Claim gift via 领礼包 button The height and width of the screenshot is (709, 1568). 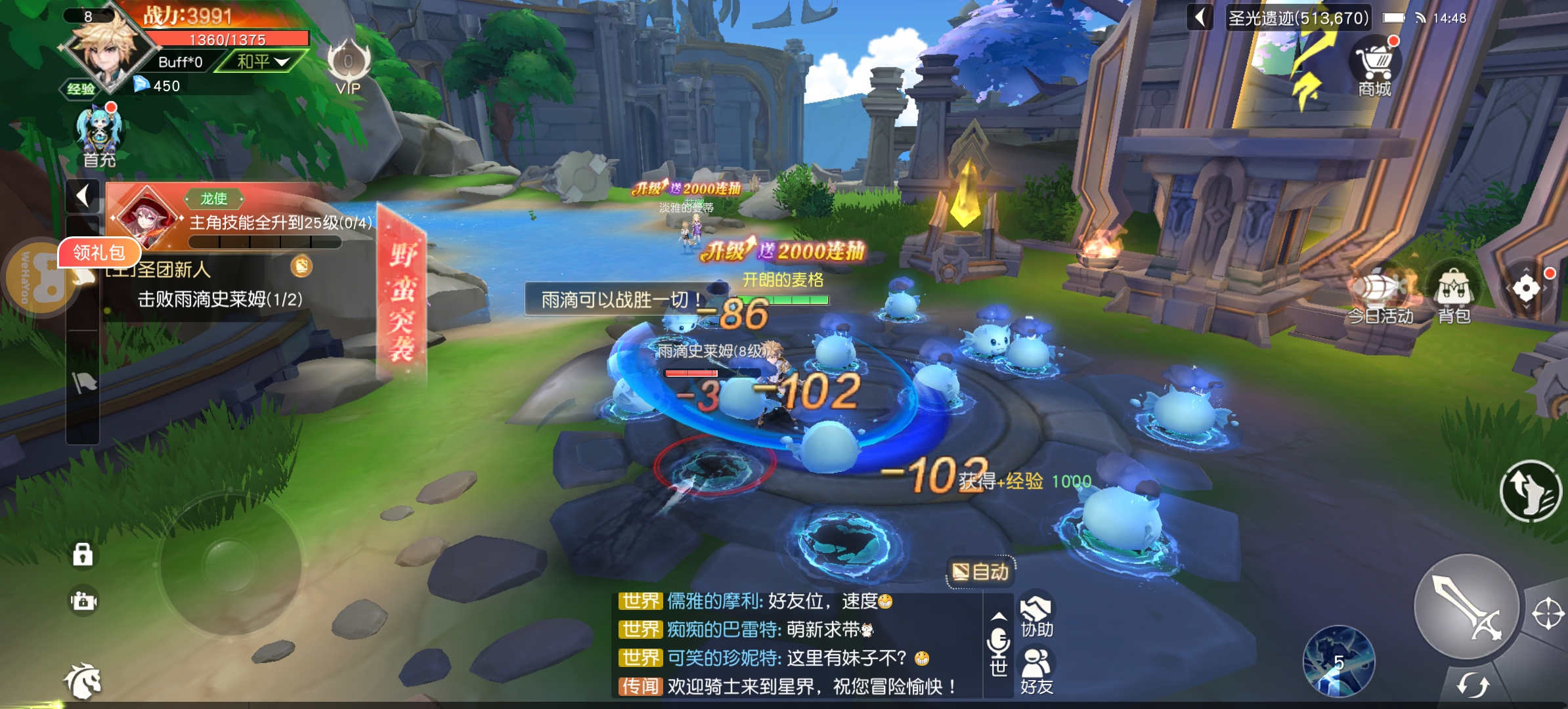point(100,252)
